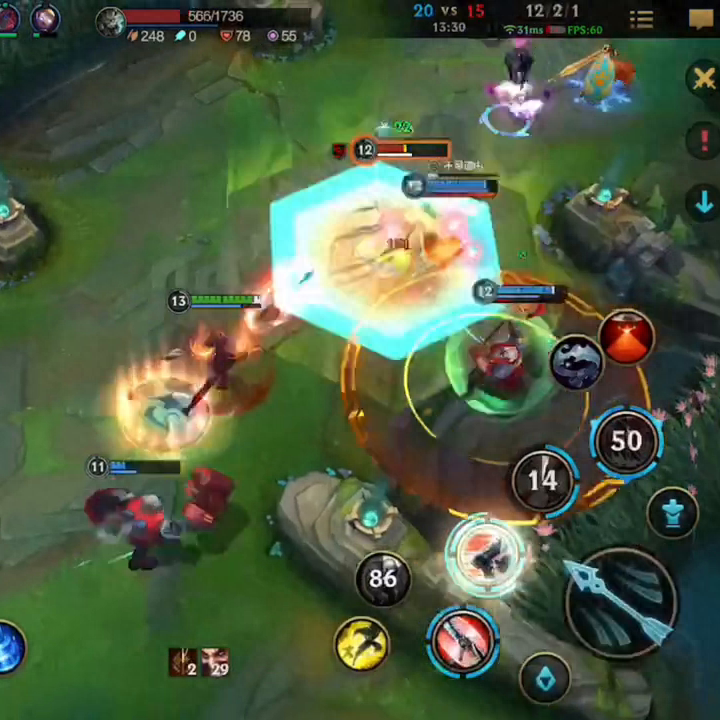Activate the ability with 50 second cooldown
Screen dimensions: 720x720
[x=626, y=441]
